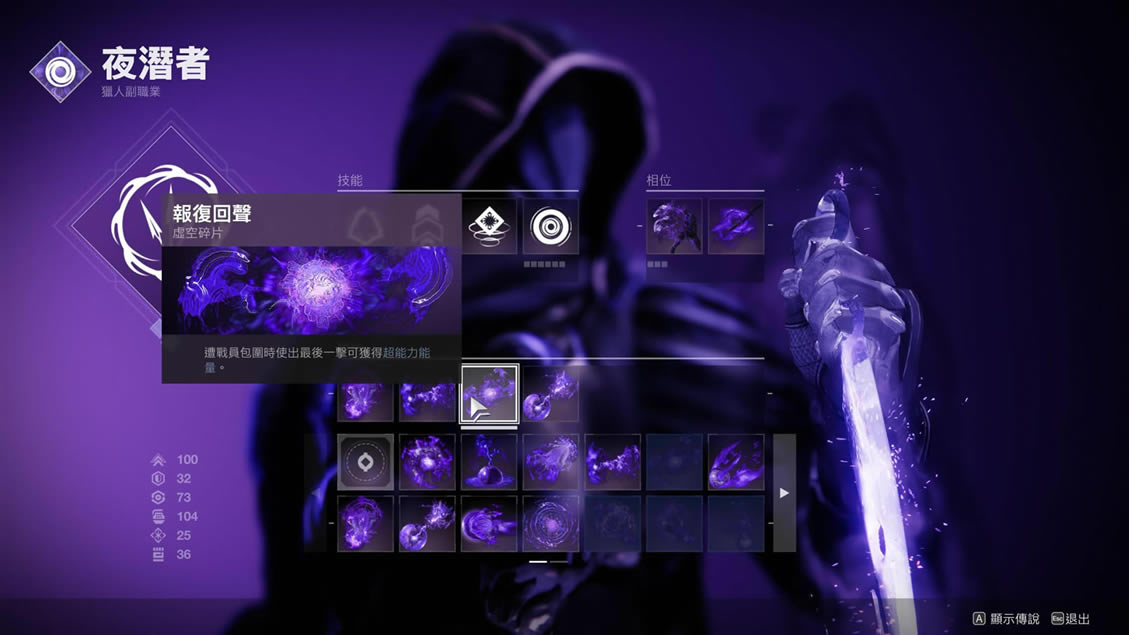Select the concentric rings fragment
This screenshot has height=635, width=1129.
click(x=550, y=523)
